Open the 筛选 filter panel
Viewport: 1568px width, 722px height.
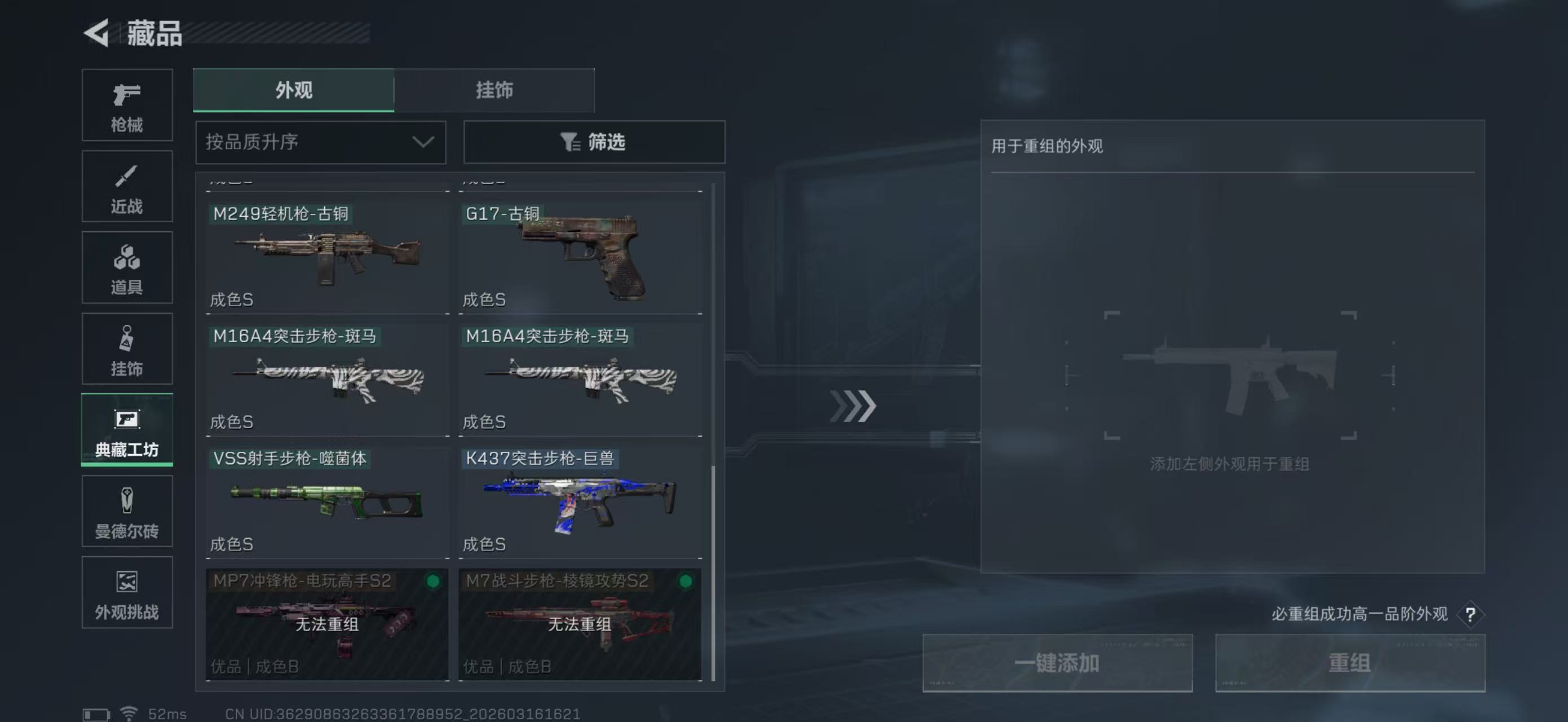point(594,142)
